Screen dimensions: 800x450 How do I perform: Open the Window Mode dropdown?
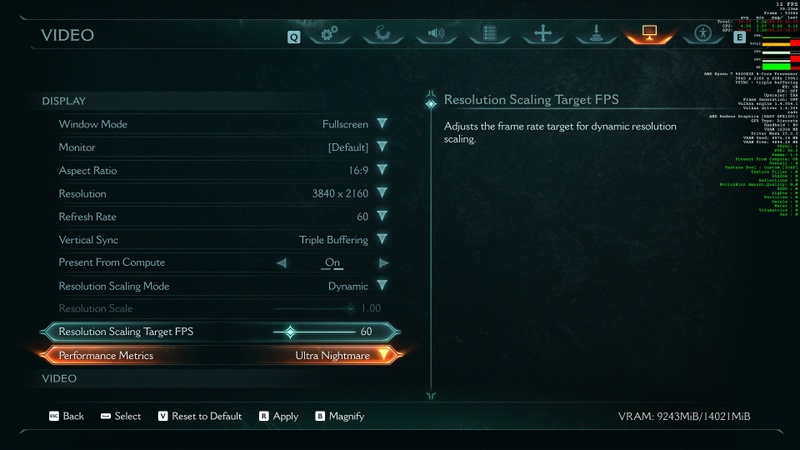point(382,125)
